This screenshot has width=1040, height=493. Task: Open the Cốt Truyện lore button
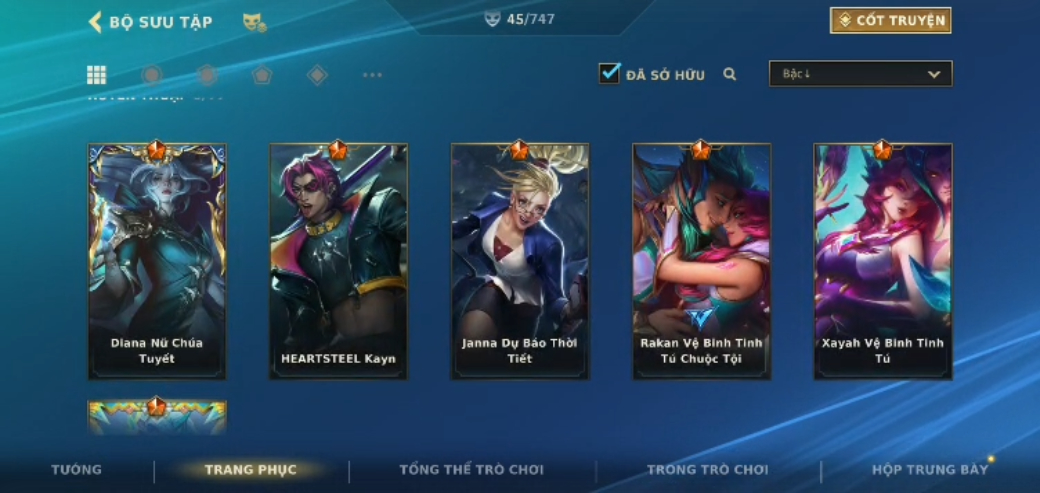click(x=890, y=20)
